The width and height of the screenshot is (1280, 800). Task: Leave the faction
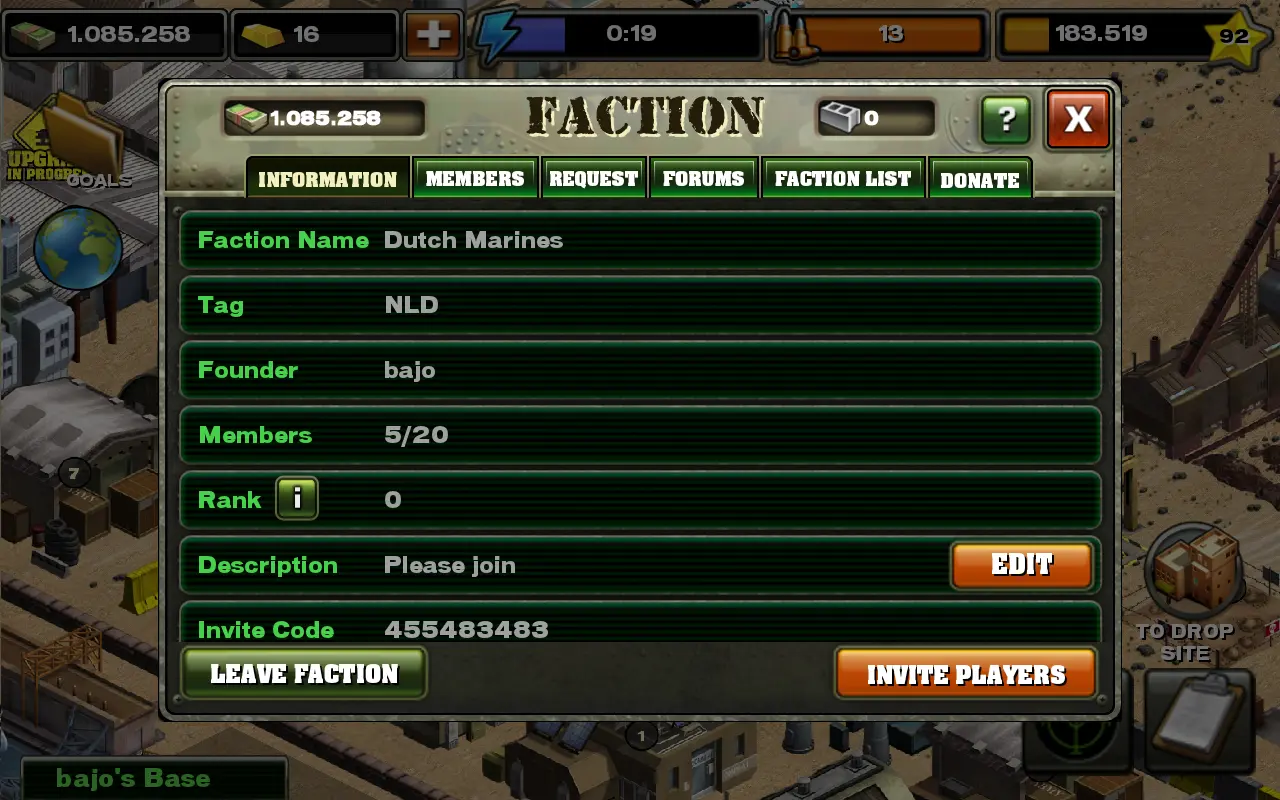tap(304, 673)
